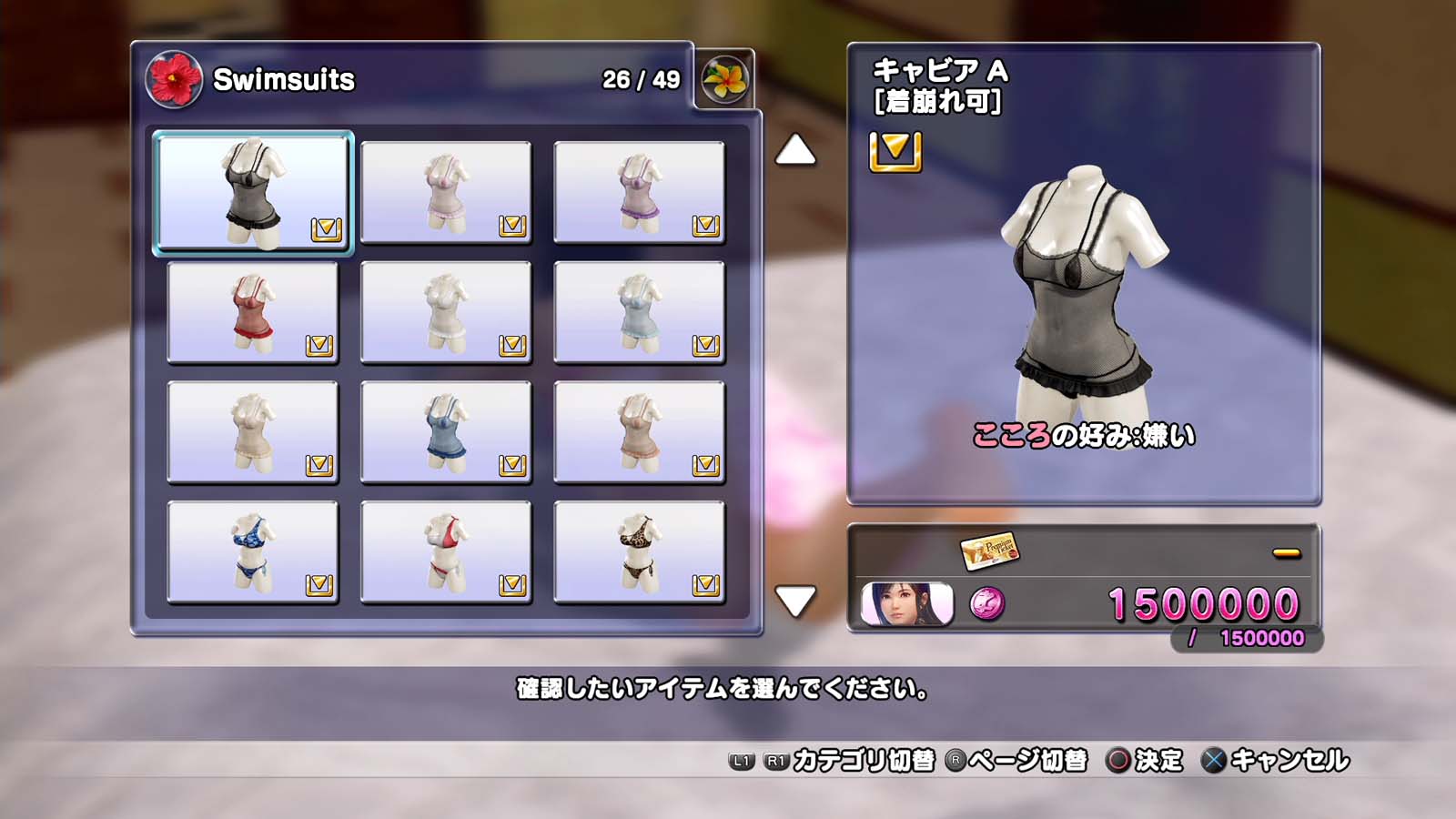Open the red hibiscus Swimsuits category
Screen dimensions: 1456x819
click(x=173, y=79)
